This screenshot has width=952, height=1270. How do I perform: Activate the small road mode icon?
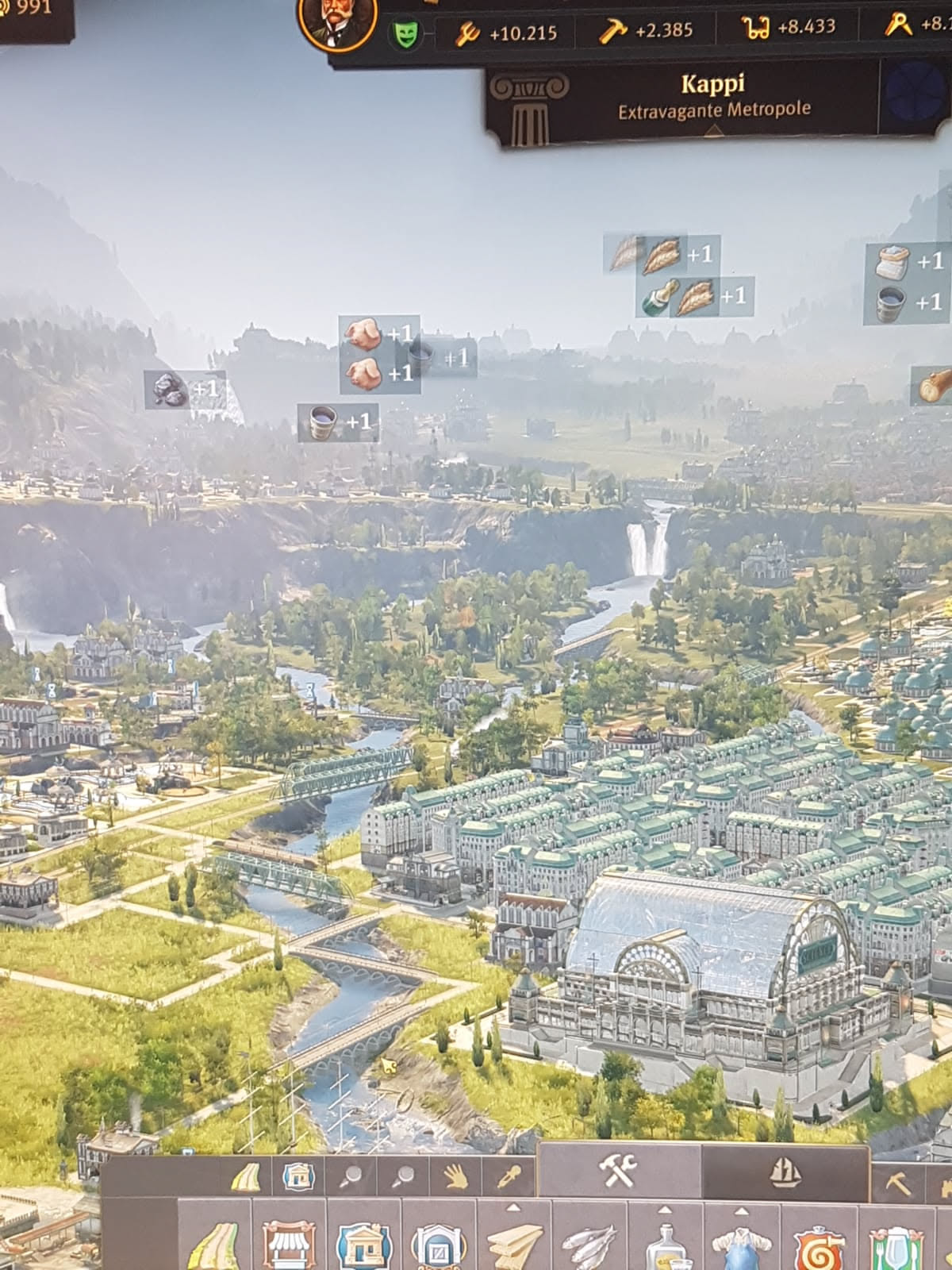[245, 1177]
